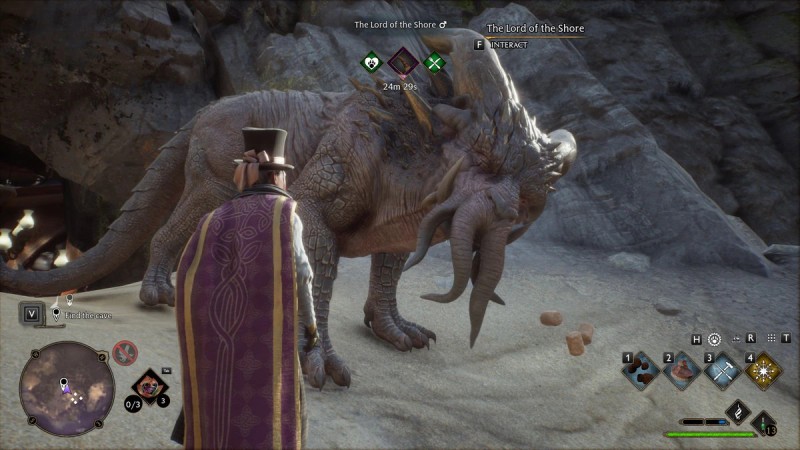Use the healing potion icon showing 13

[765, 421]
